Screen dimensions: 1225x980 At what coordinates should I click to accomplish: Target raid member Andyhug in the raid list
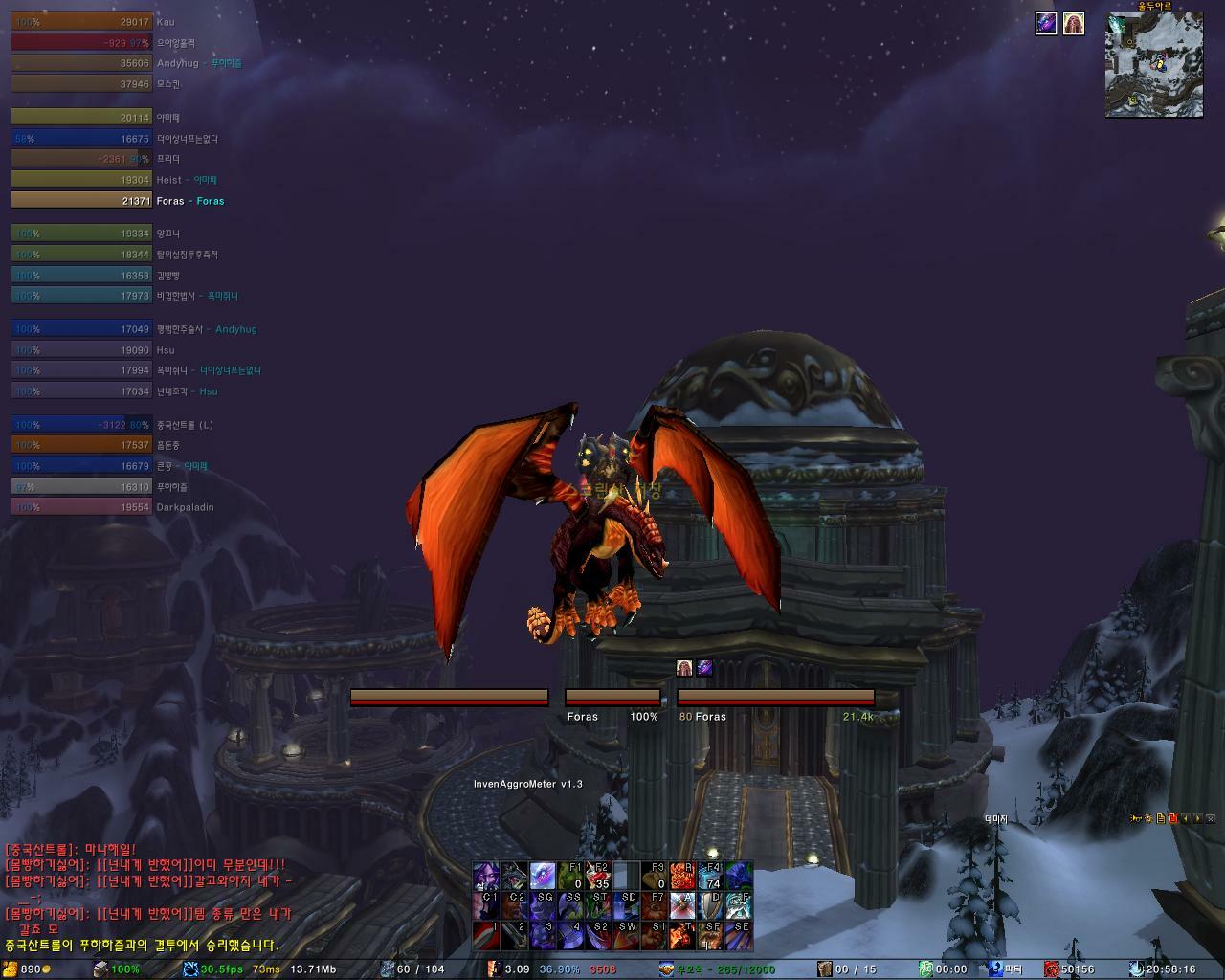81,63
